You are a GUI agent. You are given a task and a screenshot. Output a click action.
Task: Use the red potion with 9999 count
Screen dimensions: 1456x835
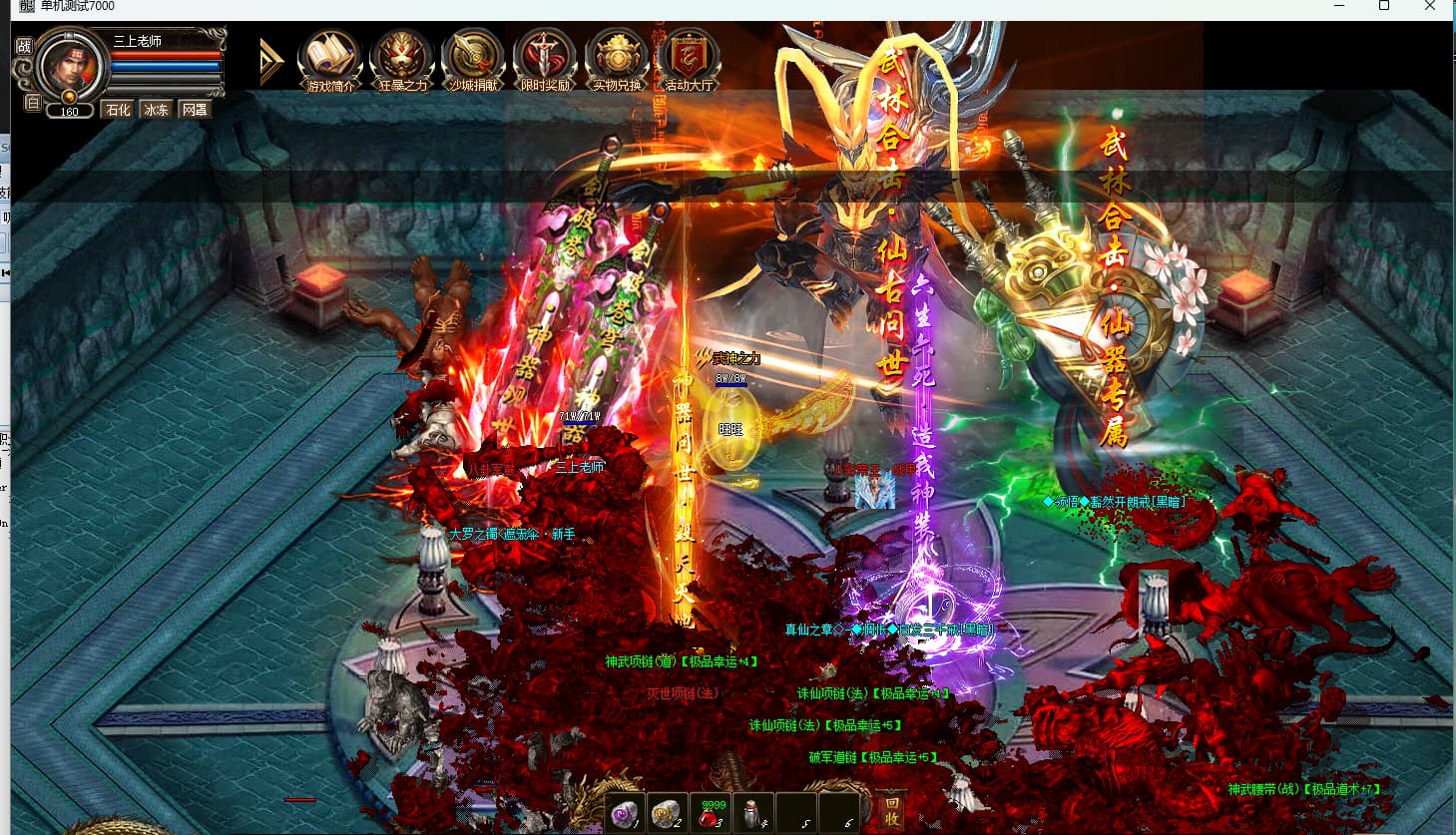coord(710,814)
